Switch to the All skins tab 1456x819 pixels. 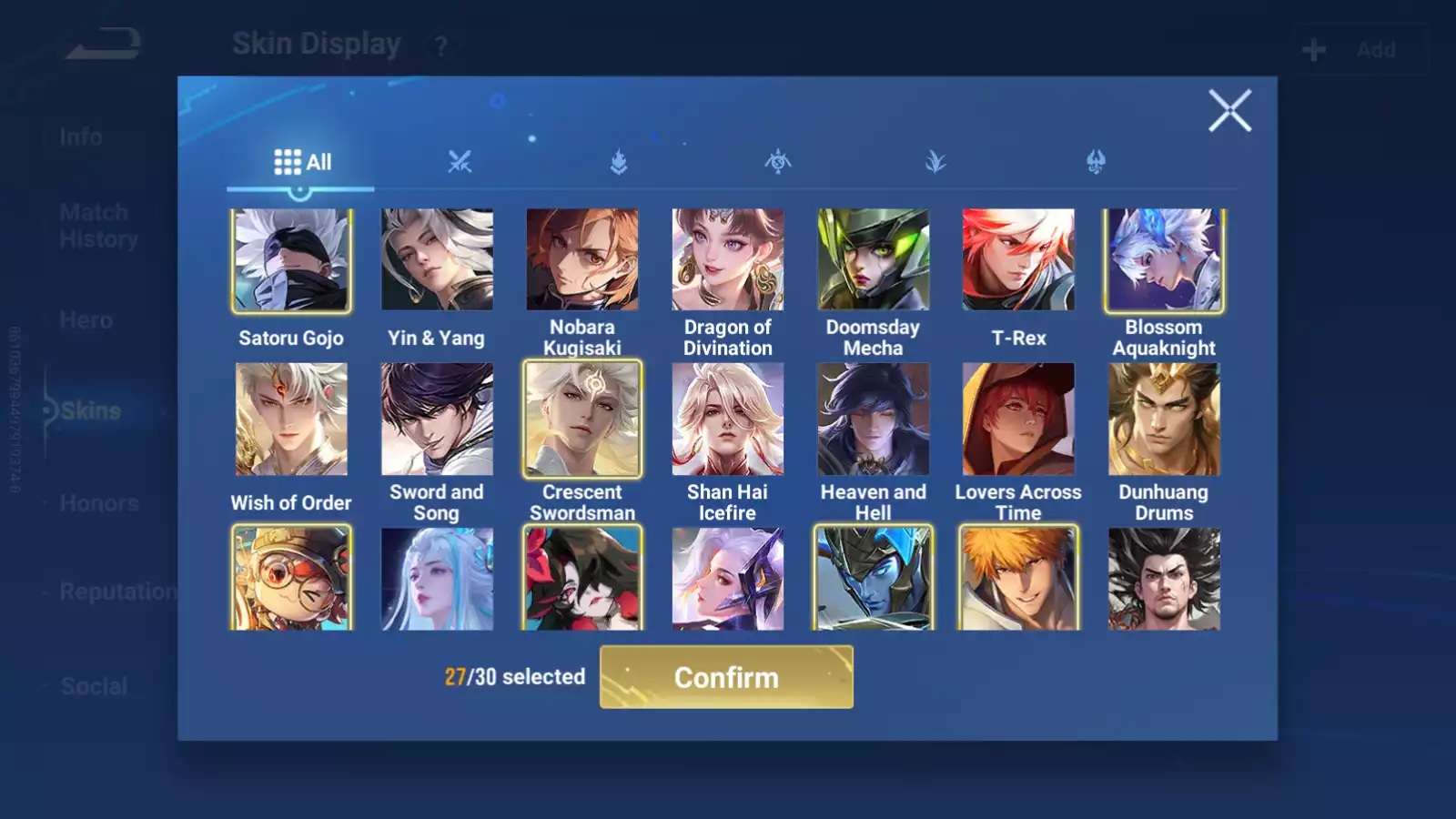(302, 162)
